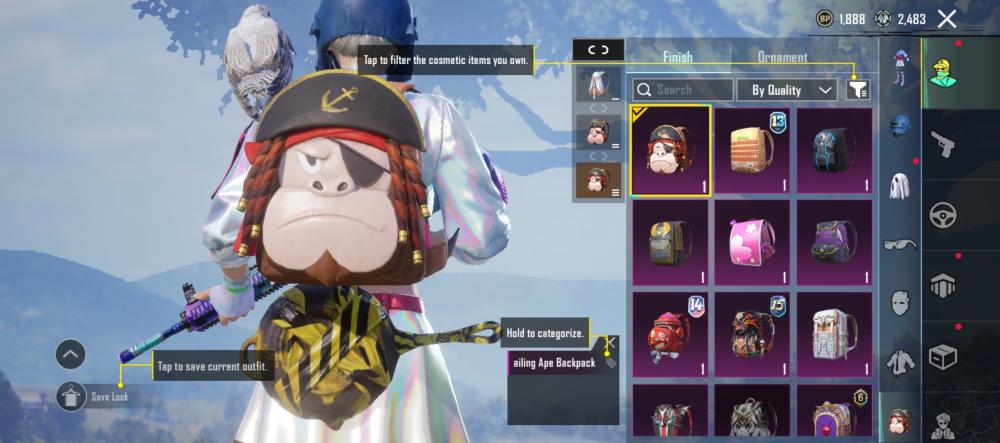Viewport: 1000px width, 443px height.
Task: Switch to the Finish tab
Action: (x=677, y=58)
